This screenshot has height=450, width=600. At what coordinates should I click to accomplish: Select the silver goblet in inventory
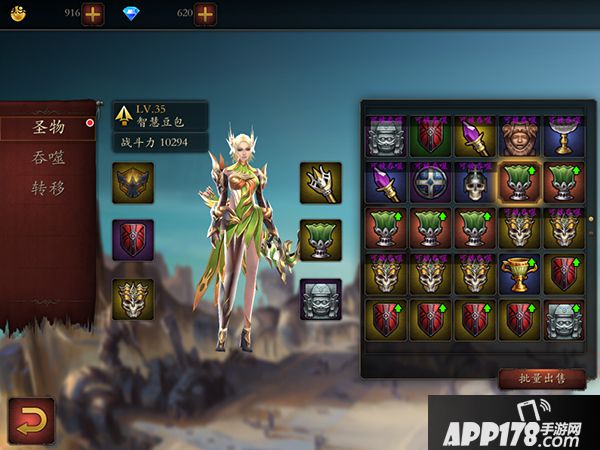pyautogui.click(x=564, y=136)
